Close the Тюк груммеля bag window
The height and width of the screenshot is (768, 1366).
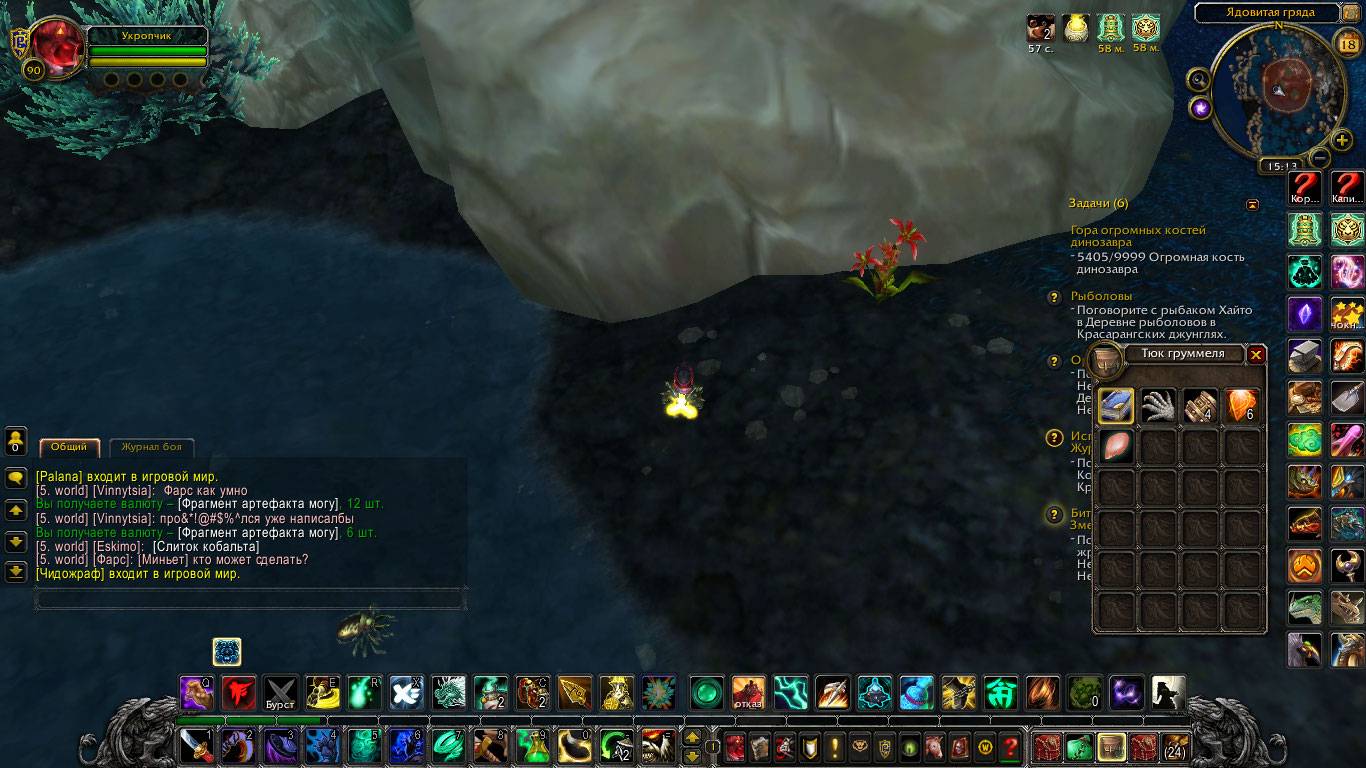[x=1256, y=354]
